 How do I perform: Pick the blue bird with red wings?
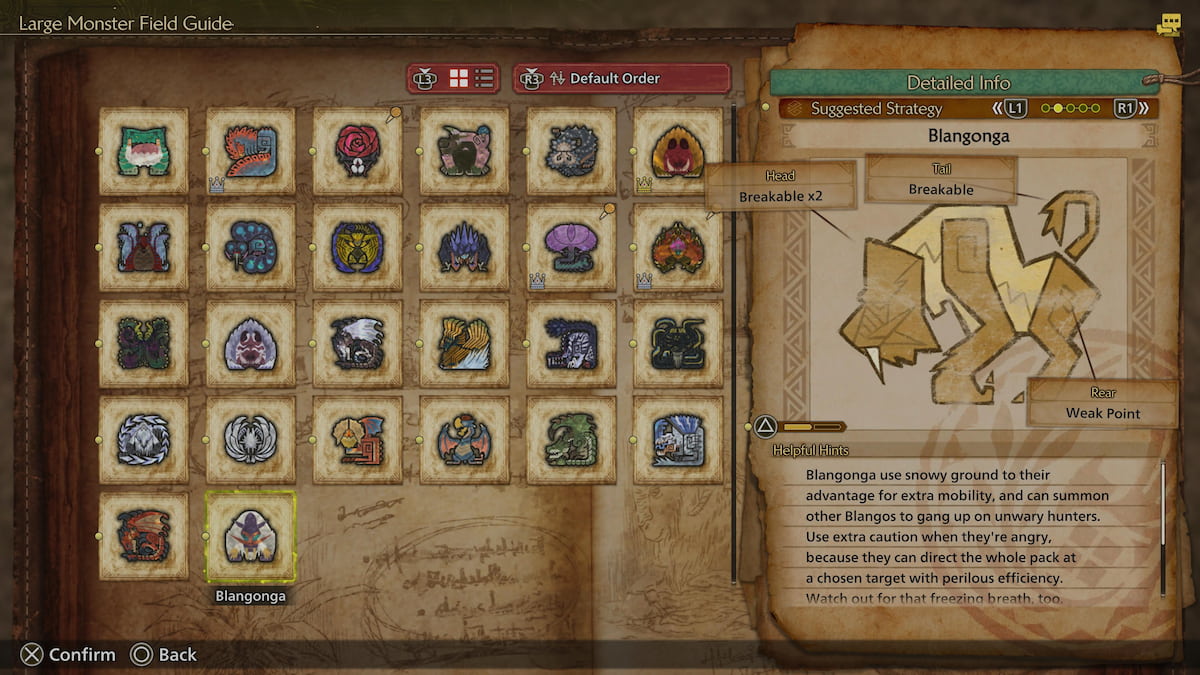[x=464, y=440]
